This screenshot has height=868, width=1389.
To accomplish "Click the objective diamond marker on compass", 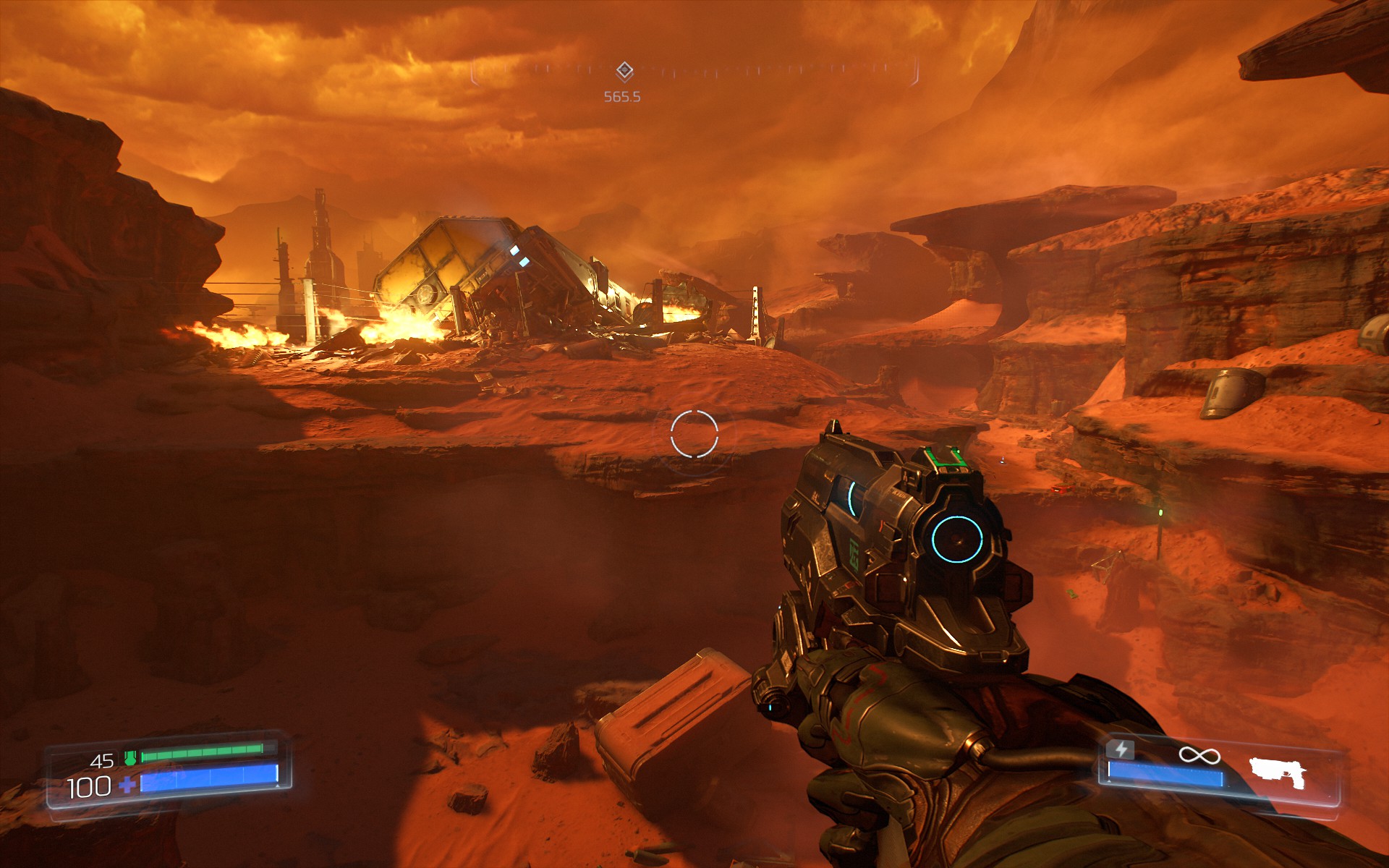I will click(x=624, y=71).
